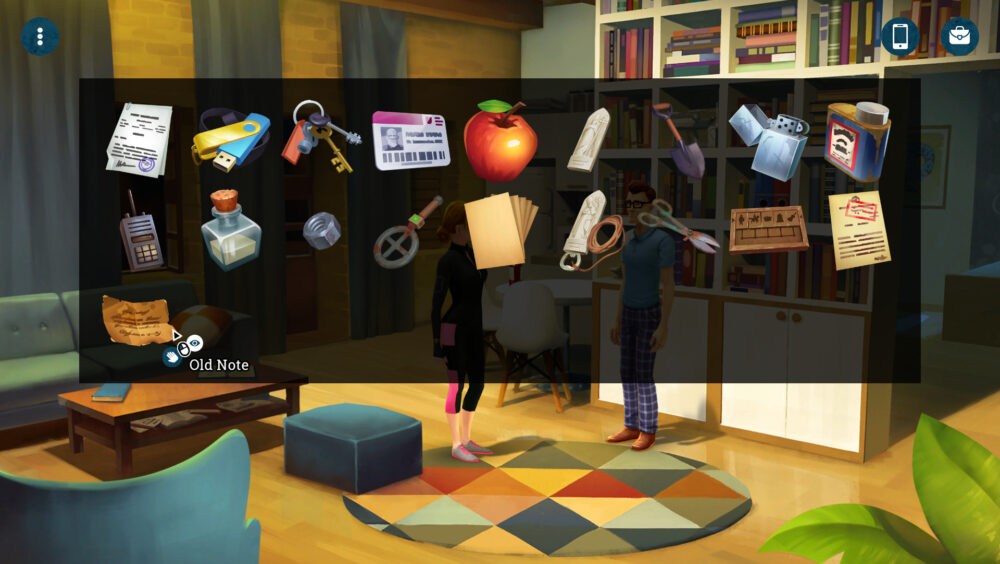1000x564 pixels.
Task: Open the smartphone icon
Action: tap(899, 37)
